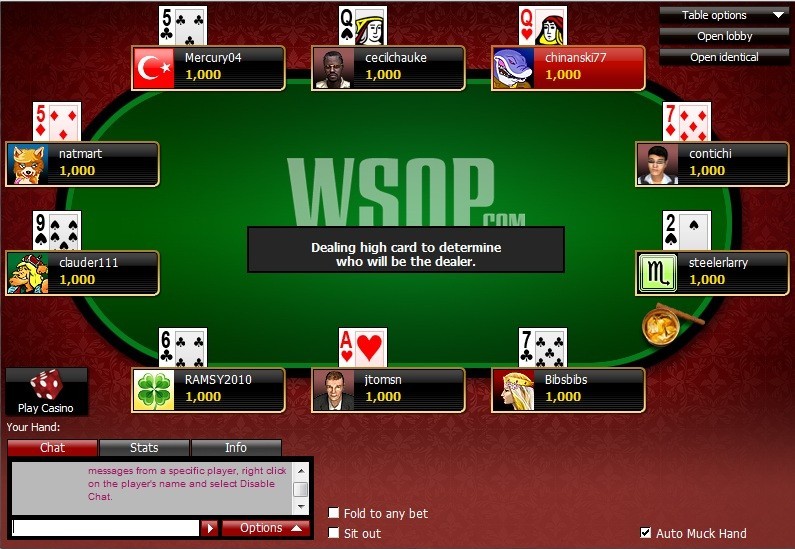This screenshot has width=795, height=549.
Task: Click the drink bowl icon on the table
Action: [x=661, y=324]
